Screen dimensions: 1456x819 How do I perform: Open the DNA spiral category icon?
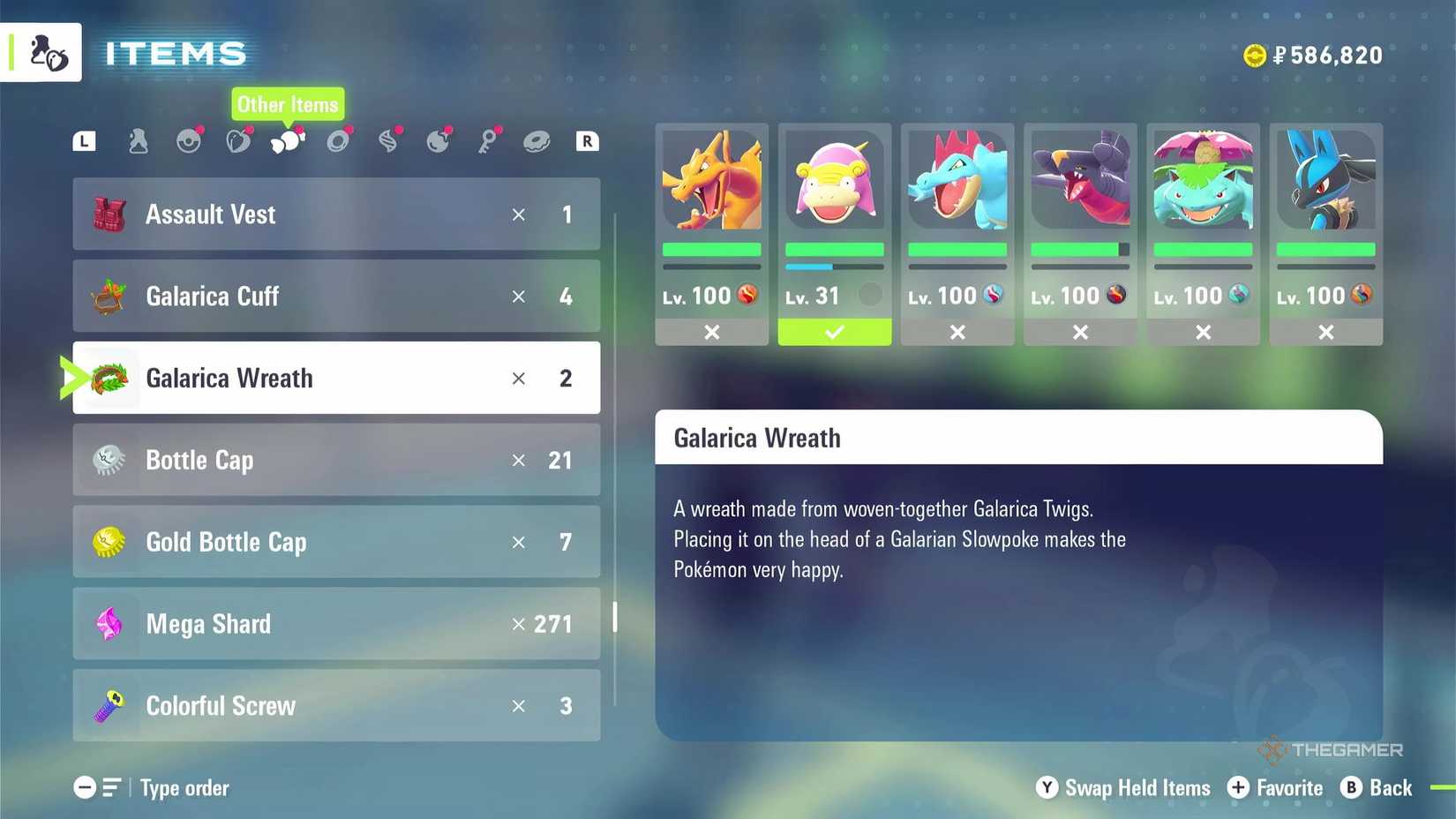click(x=388, y=141)
